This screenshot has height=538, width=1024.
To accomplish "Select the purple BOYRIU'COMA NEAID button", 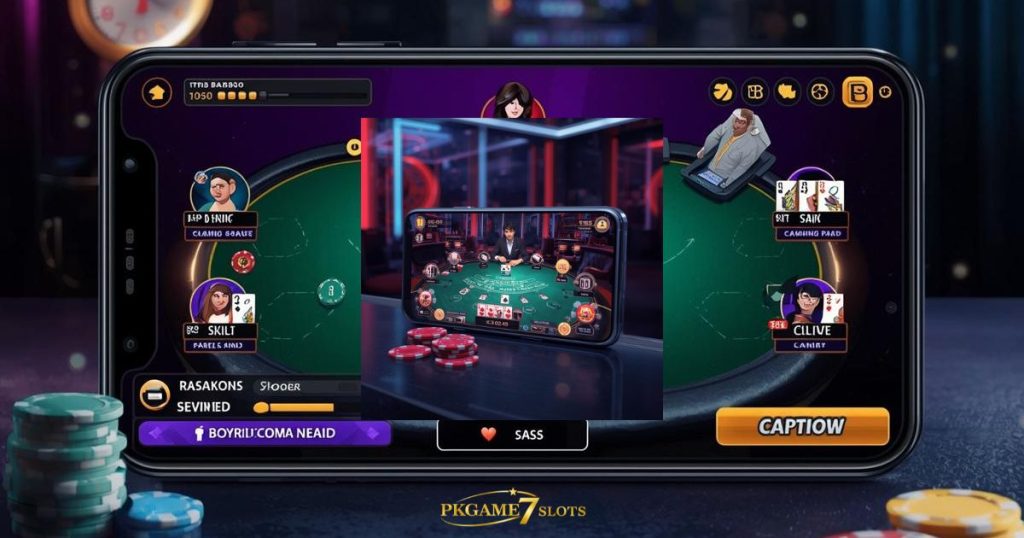I will click(x=264, y=433).
